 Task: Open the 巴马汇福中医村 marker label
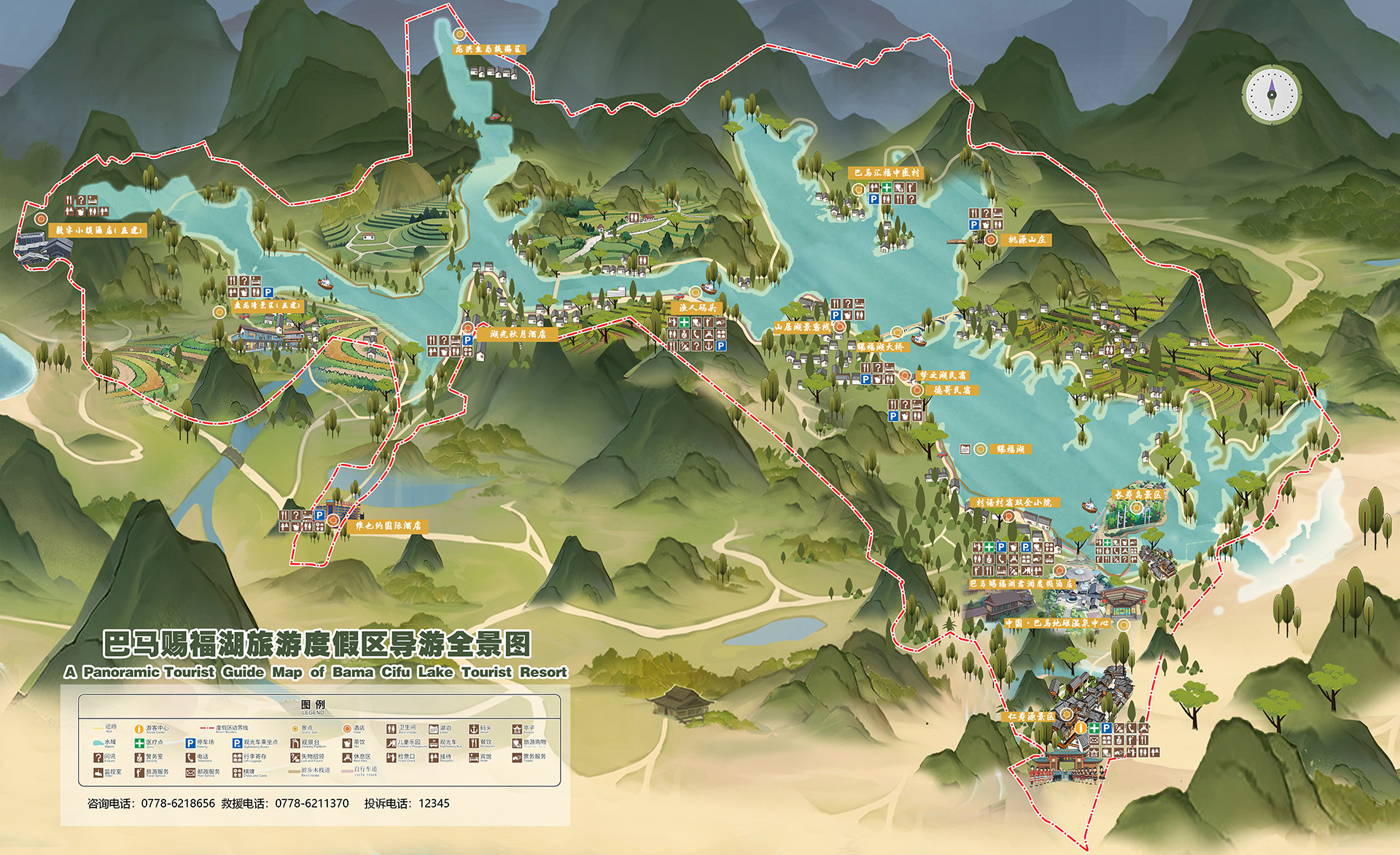(887, 173)
